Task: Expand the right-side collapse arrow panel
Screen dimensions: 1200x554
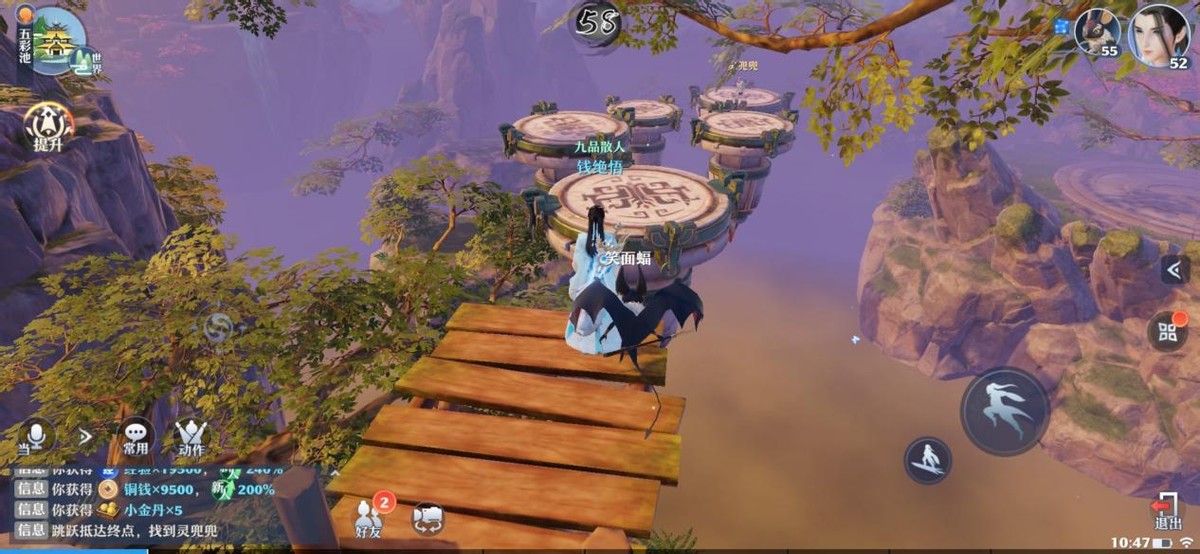Action: 1174,269
